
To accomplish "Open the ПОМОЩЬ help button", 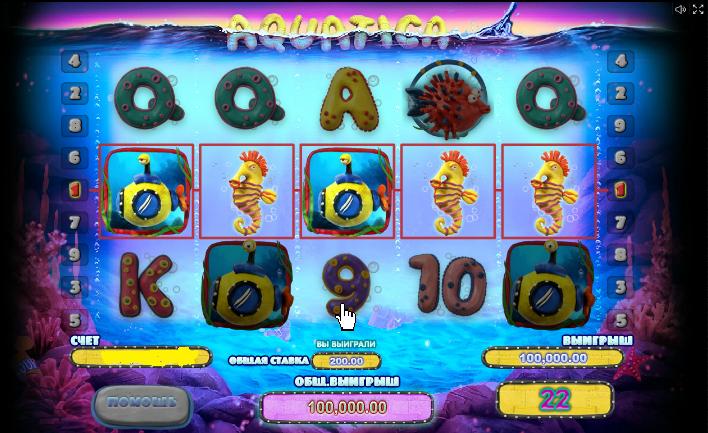I will point(142,404).
